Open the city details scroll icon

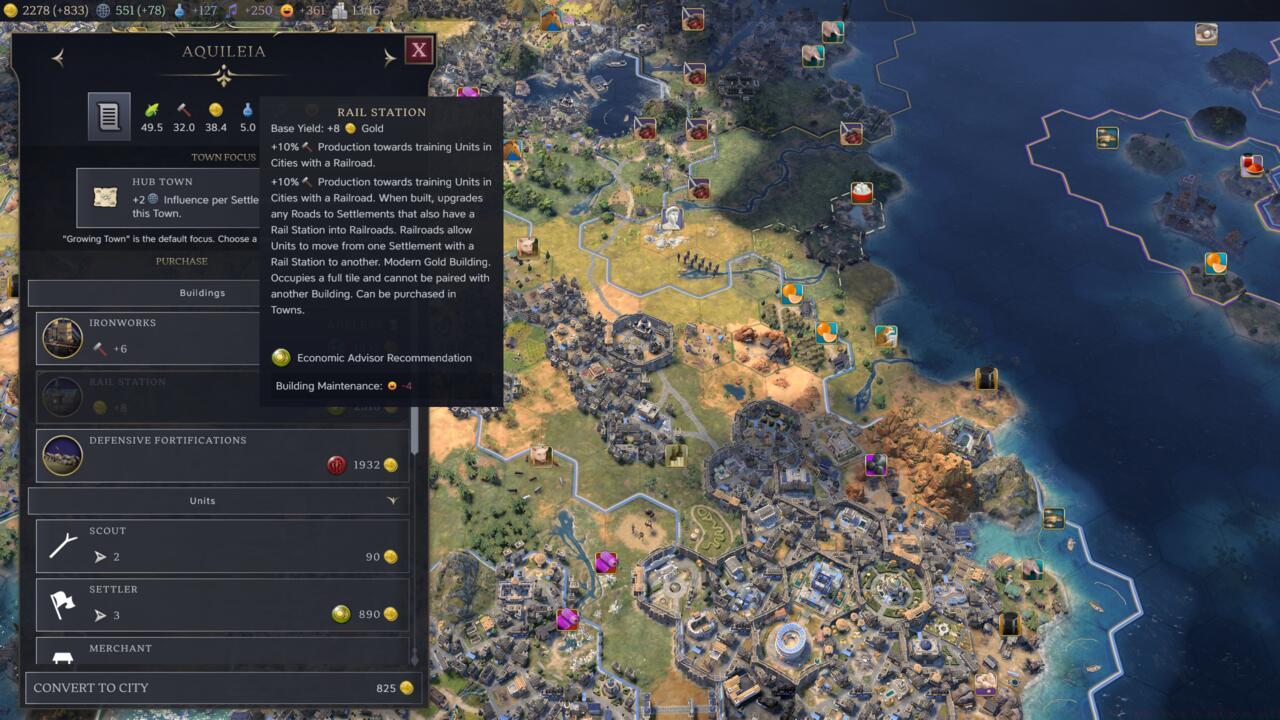point(109,117)
